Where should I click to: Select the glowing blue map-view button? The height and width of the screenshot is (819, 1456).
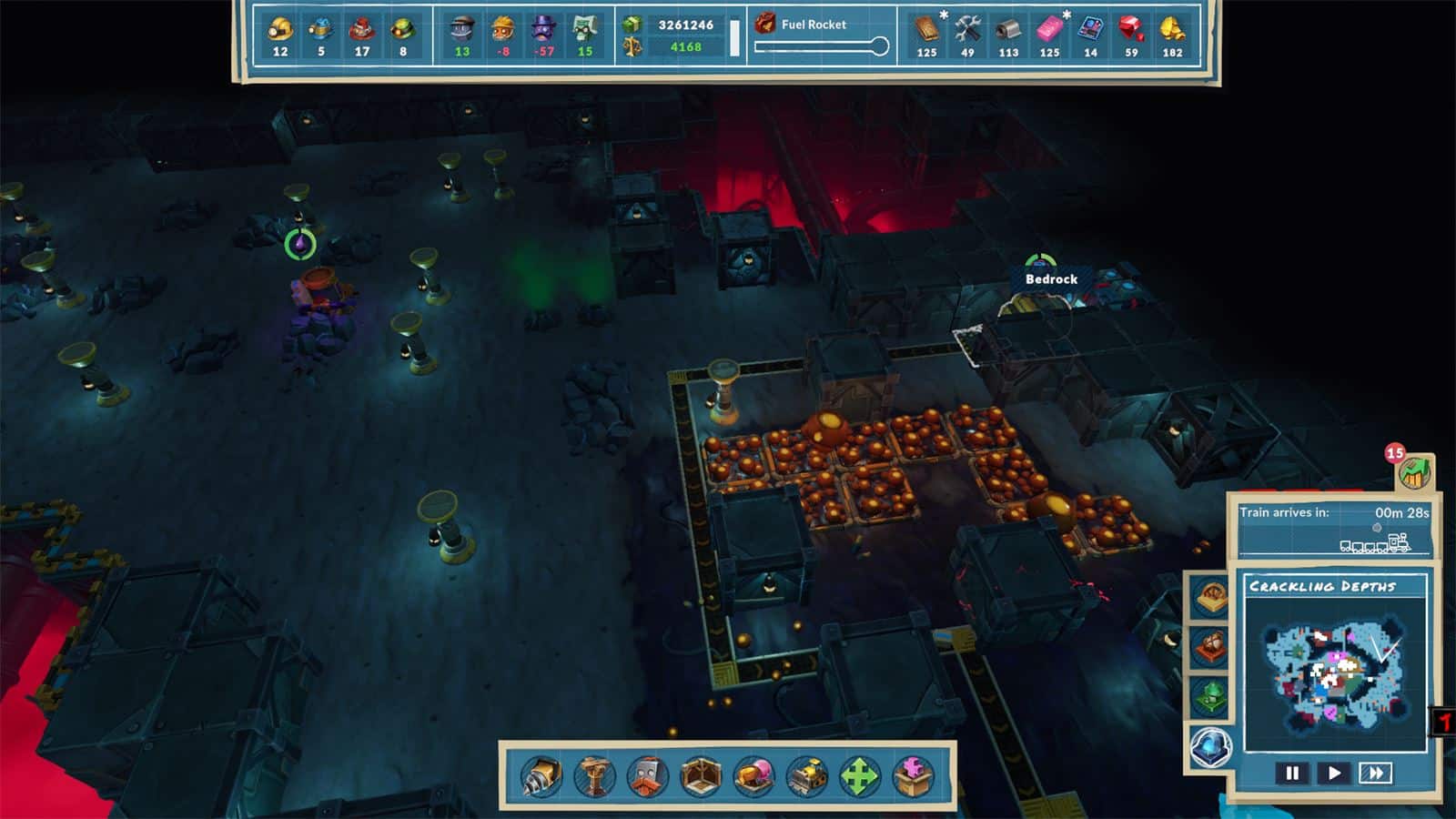(x=1211, y=747)
